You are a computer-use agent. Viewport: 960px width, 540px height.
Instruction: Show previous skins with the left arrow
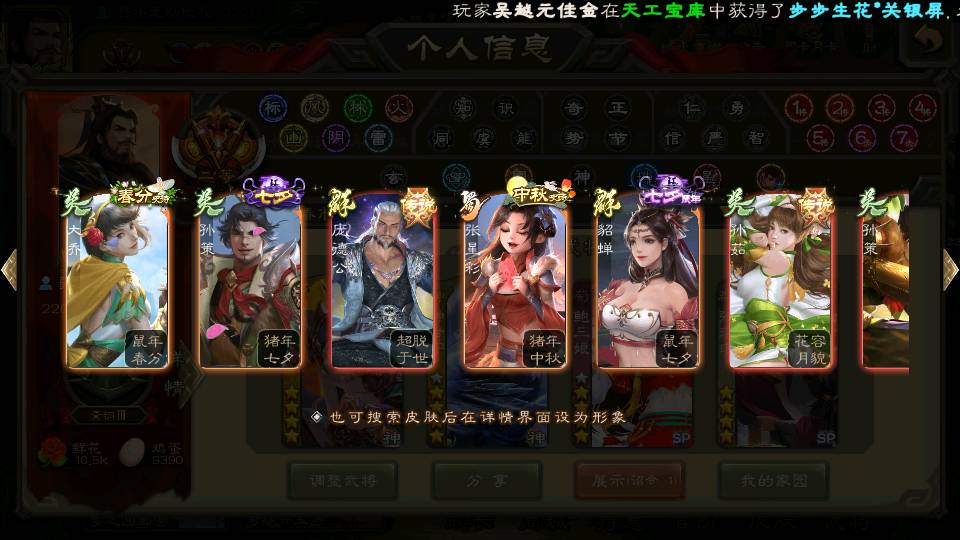[x=10, y=269]
